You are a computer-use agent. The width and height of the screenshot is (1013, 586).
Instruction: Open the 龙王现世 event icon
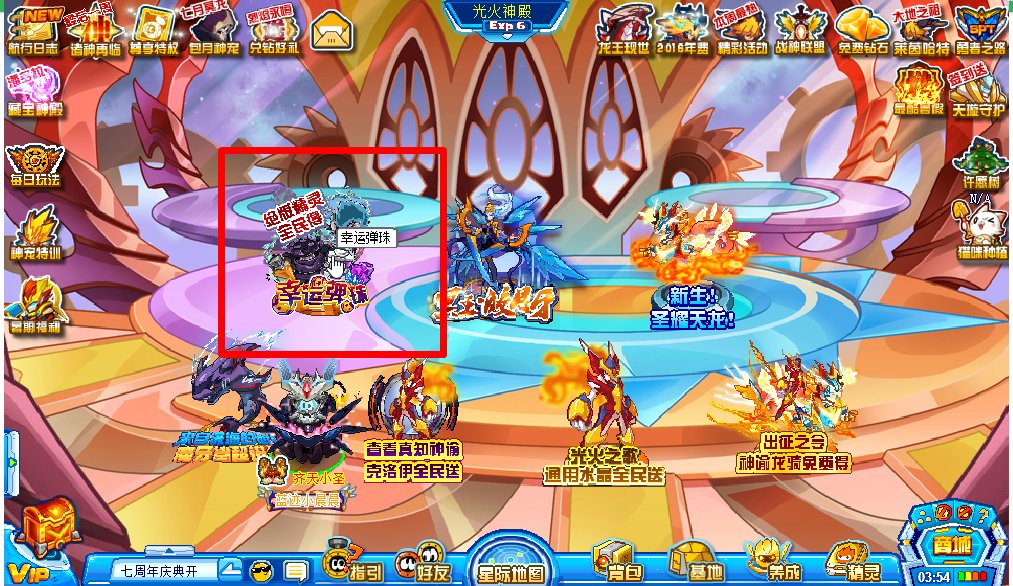pyautogui.click(x=624, y=30)
